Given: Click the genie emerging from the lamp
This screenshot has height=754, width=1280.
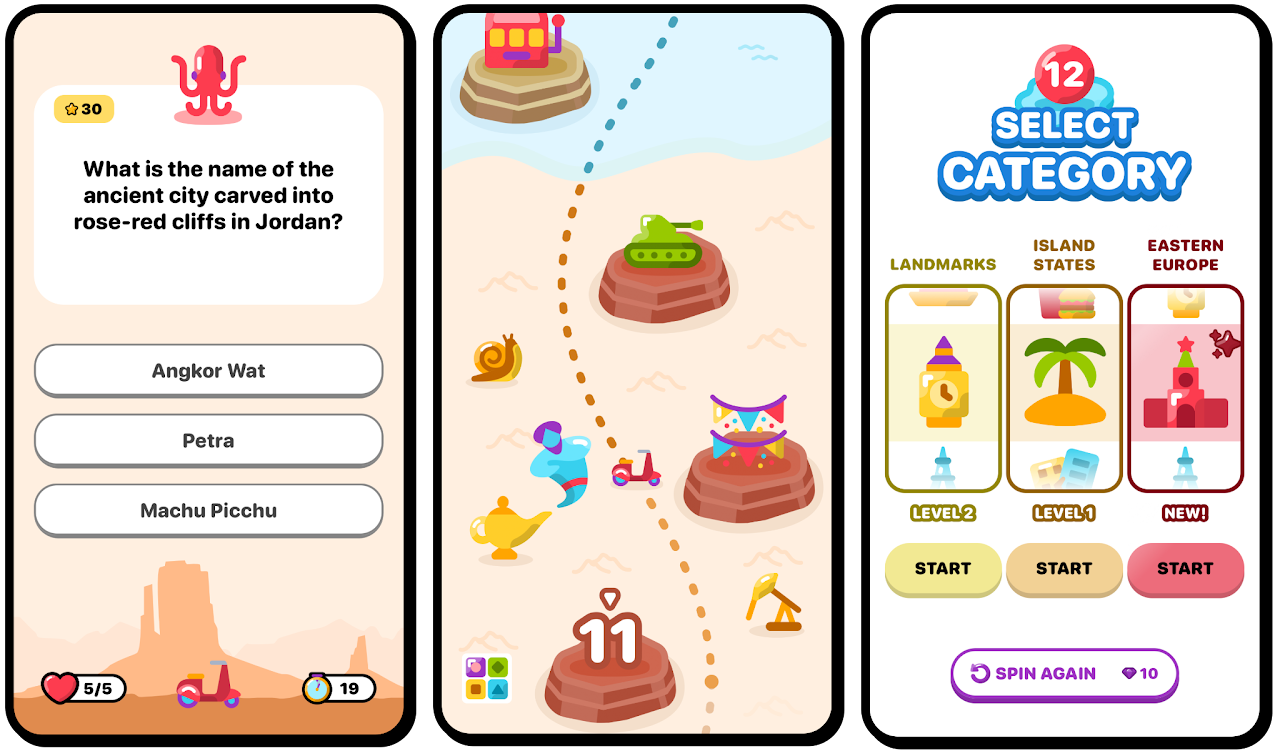Looking at the screenshot, I should pyautogui.click(x=557, y=461).
